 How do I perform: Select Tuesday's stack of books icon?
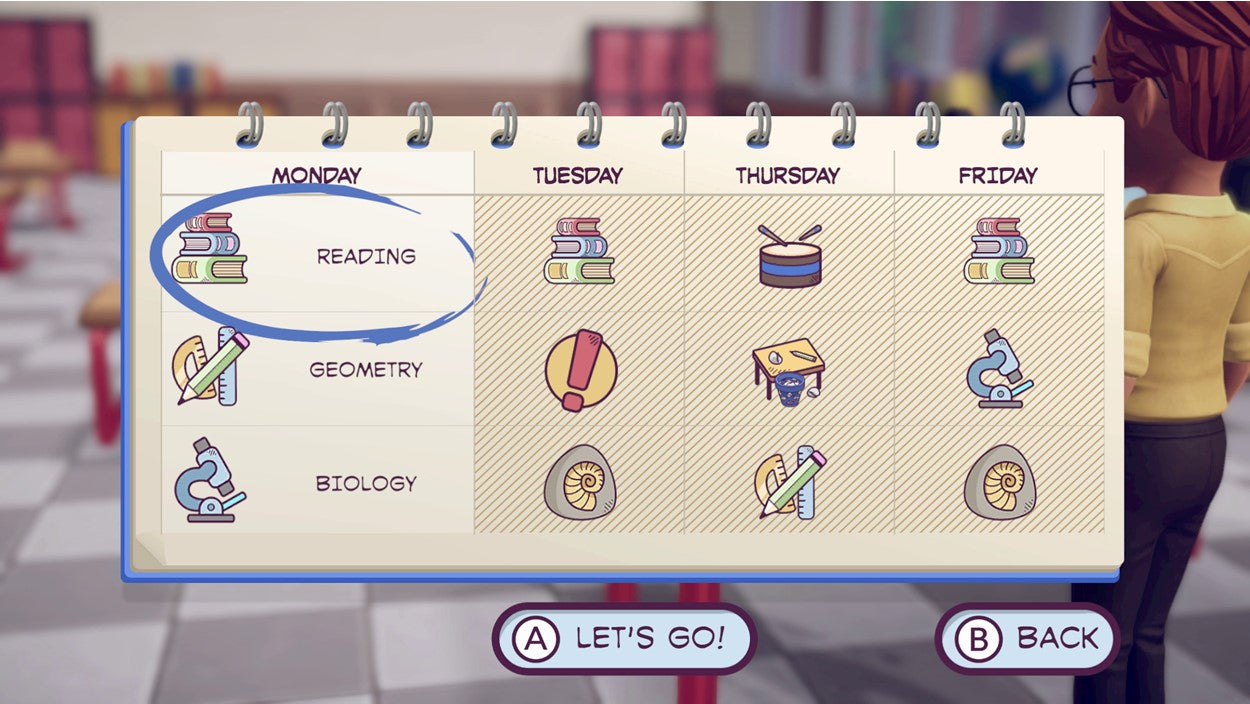[579, 251]
